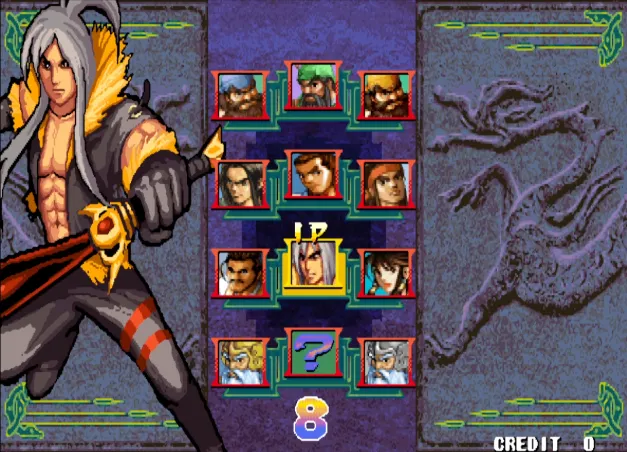Image resolution: width=627 pixels, height=452 pixels.
Task: Select the blue-turbaned bearded fighter portrait
Action: pos(241,95)
